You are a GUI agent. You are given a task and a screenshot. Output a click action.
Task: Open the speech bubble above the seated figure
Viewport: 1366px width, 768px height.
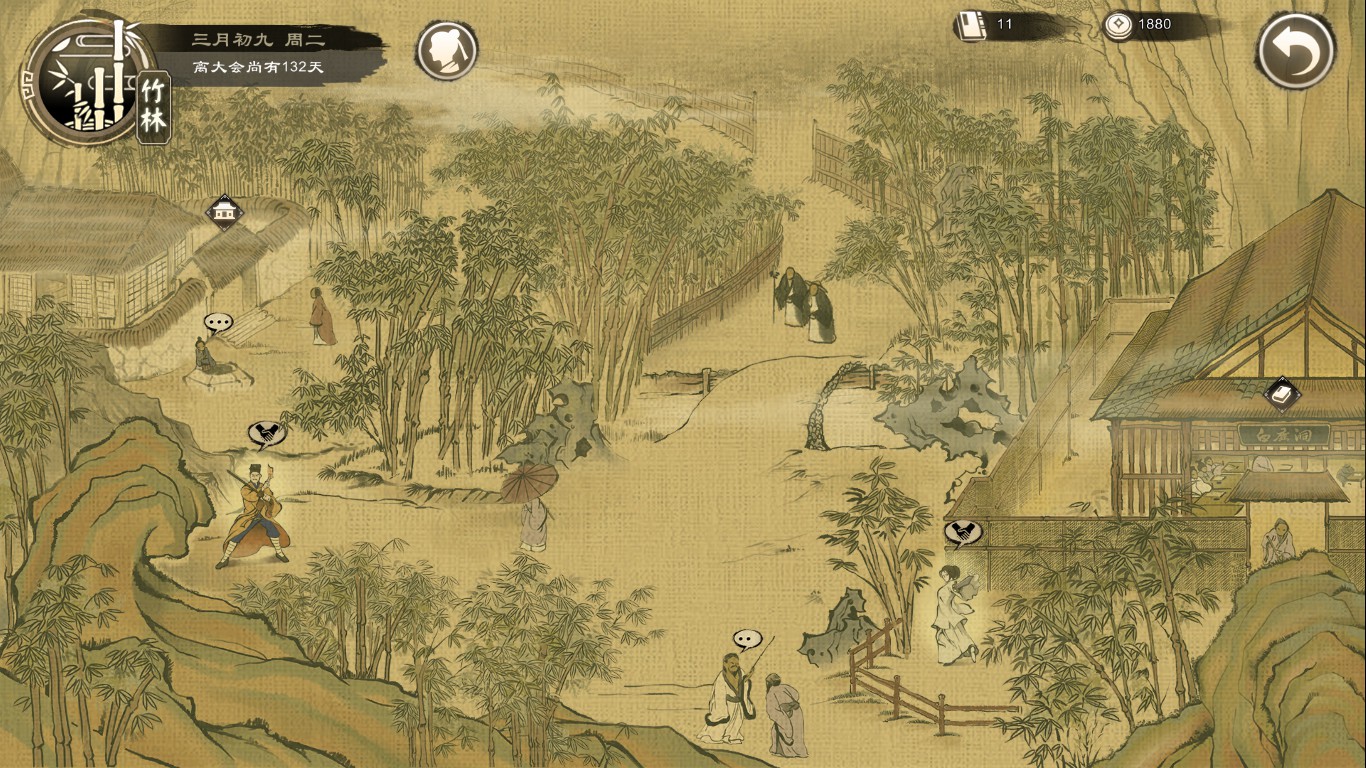pos(218,322)
